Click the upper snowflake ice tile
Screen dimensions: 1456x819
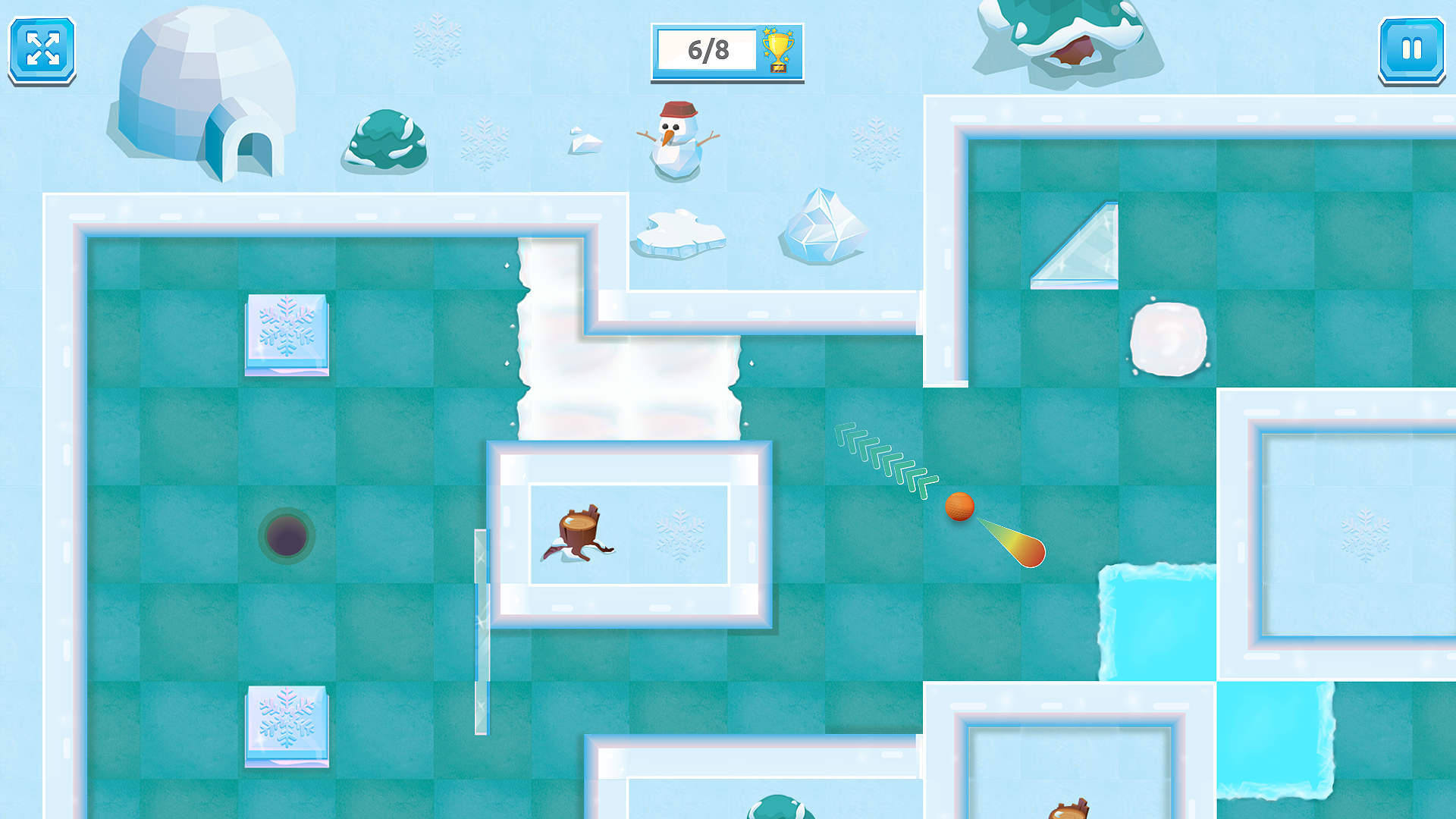[287, 334]
